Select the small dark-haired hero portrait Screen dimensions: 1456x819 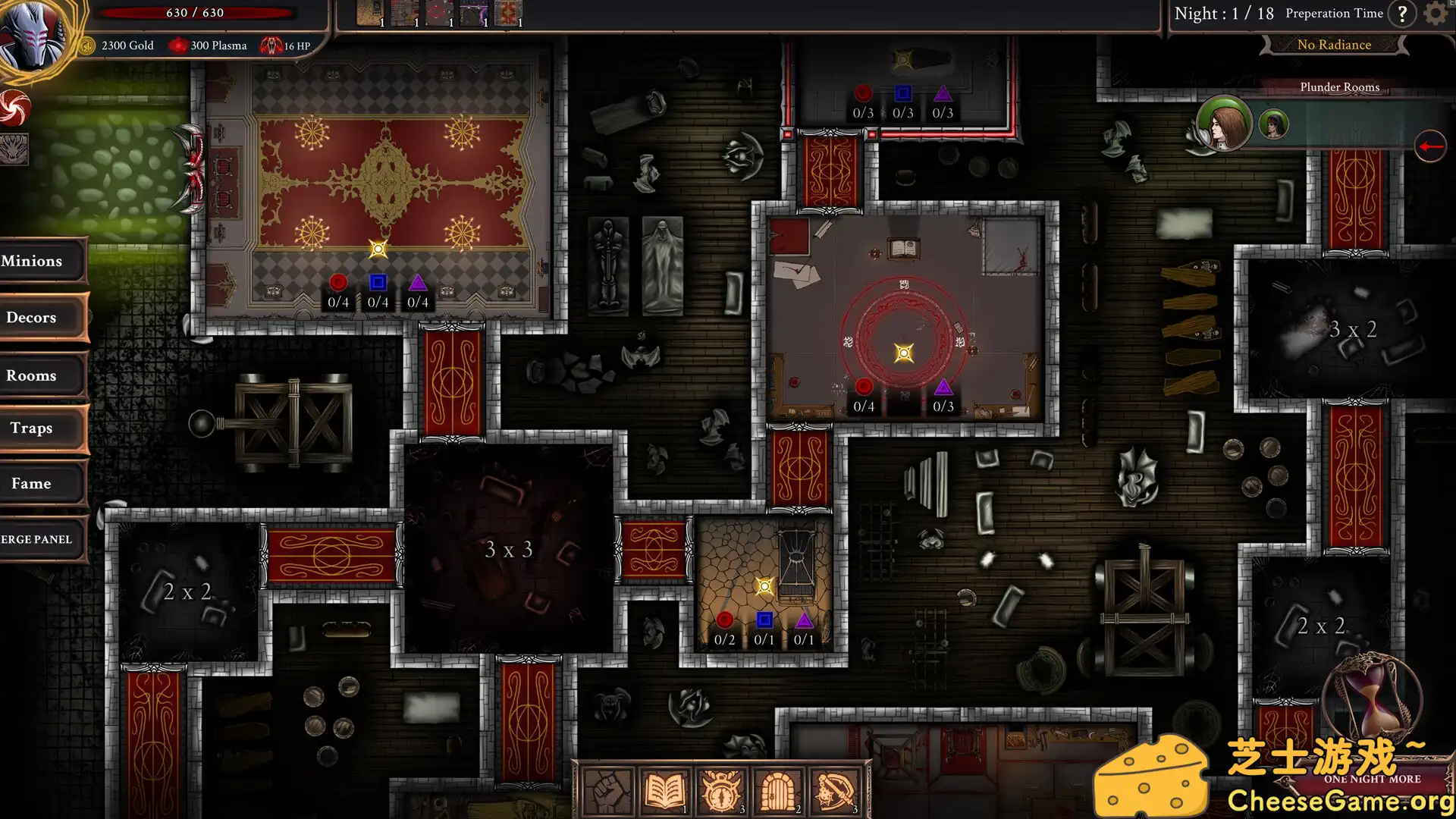[1273, 124]
